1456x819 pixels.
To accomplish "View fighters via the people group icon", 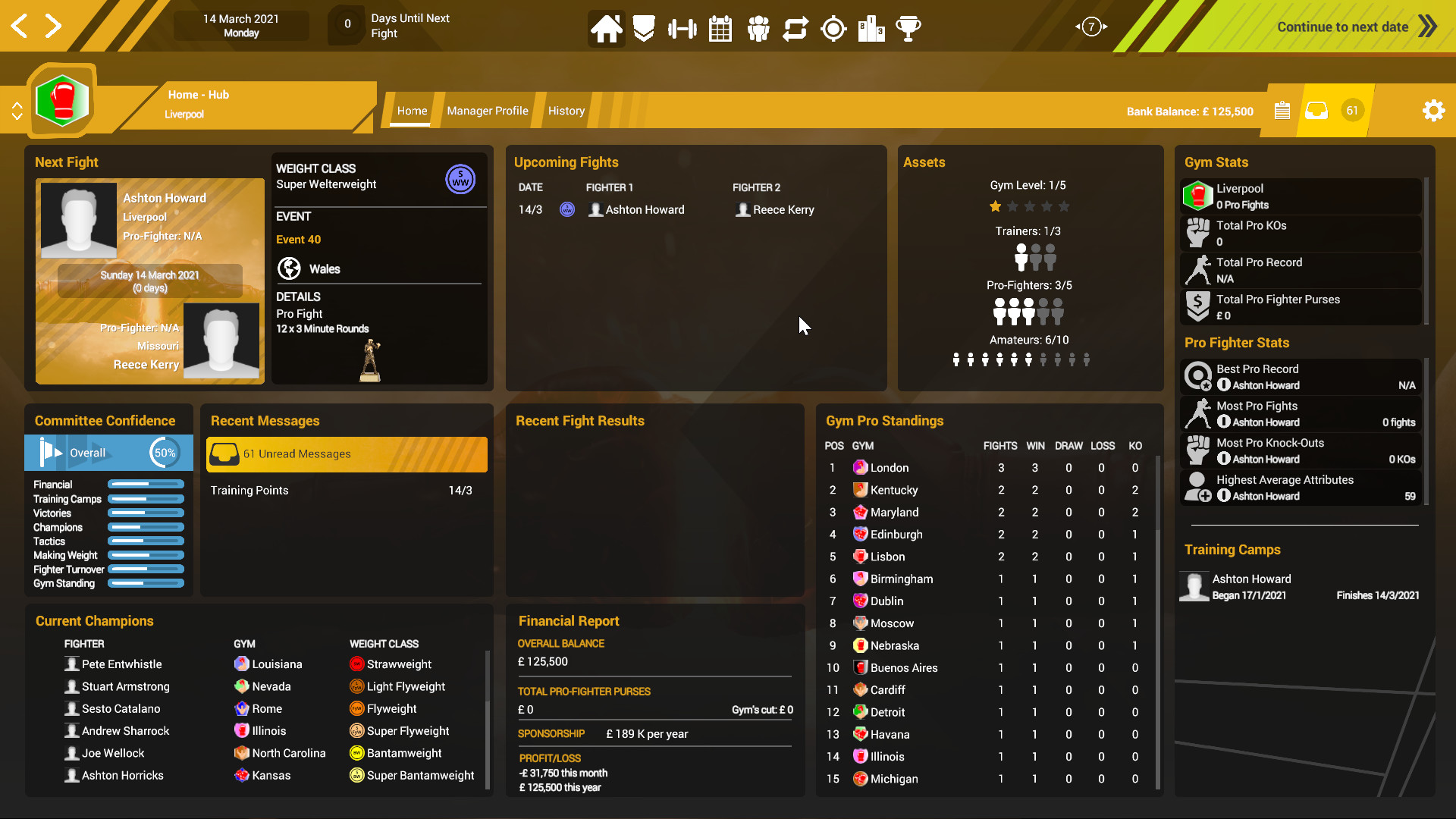I will pos(758,28).
